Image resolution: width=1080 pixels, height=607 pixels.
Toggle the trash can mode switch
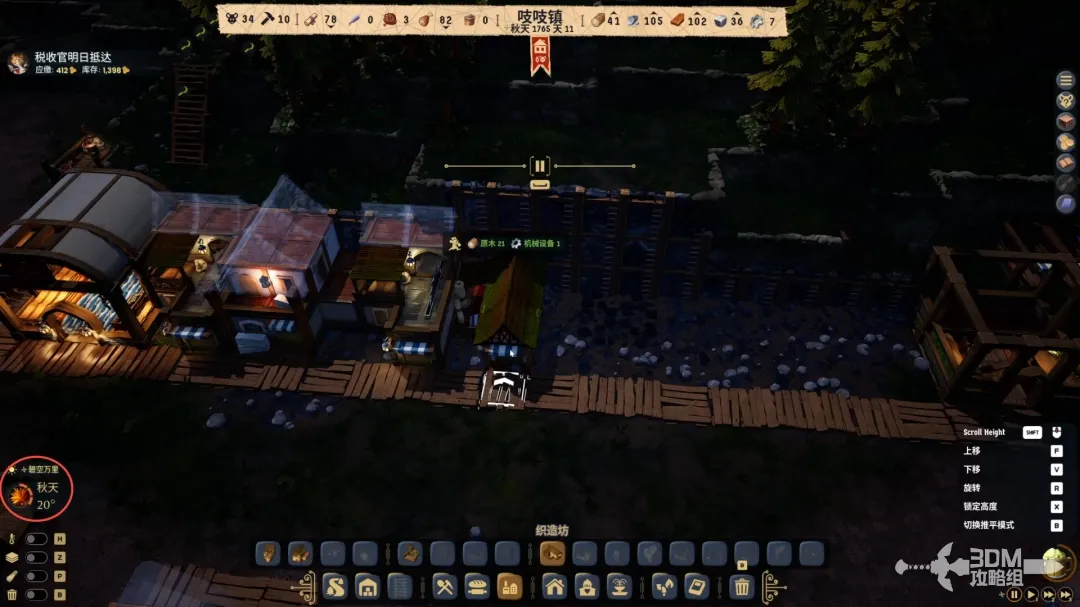[x=36, y=595]
